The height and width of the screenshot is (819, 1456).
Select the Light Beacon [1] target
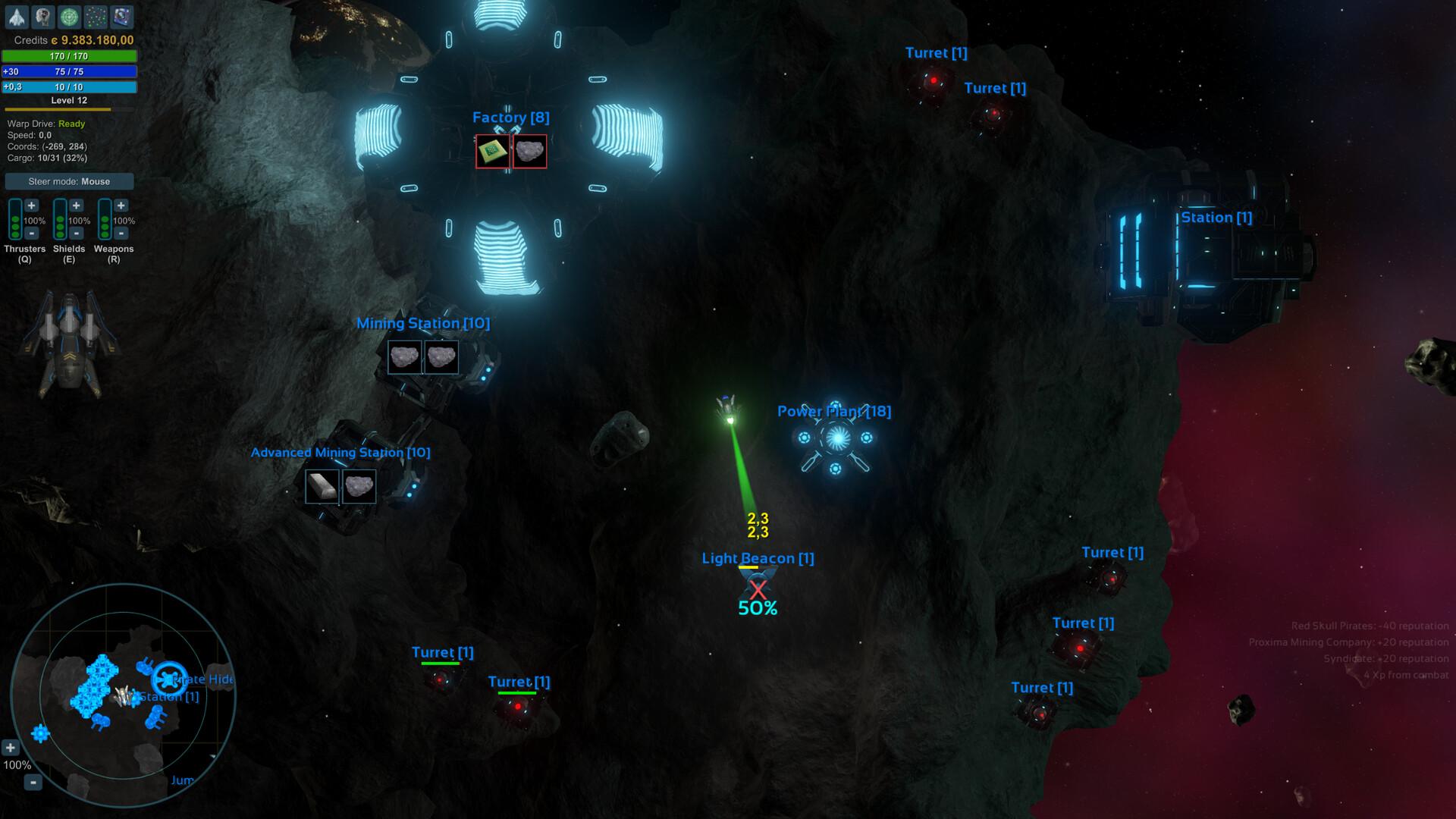757,584
